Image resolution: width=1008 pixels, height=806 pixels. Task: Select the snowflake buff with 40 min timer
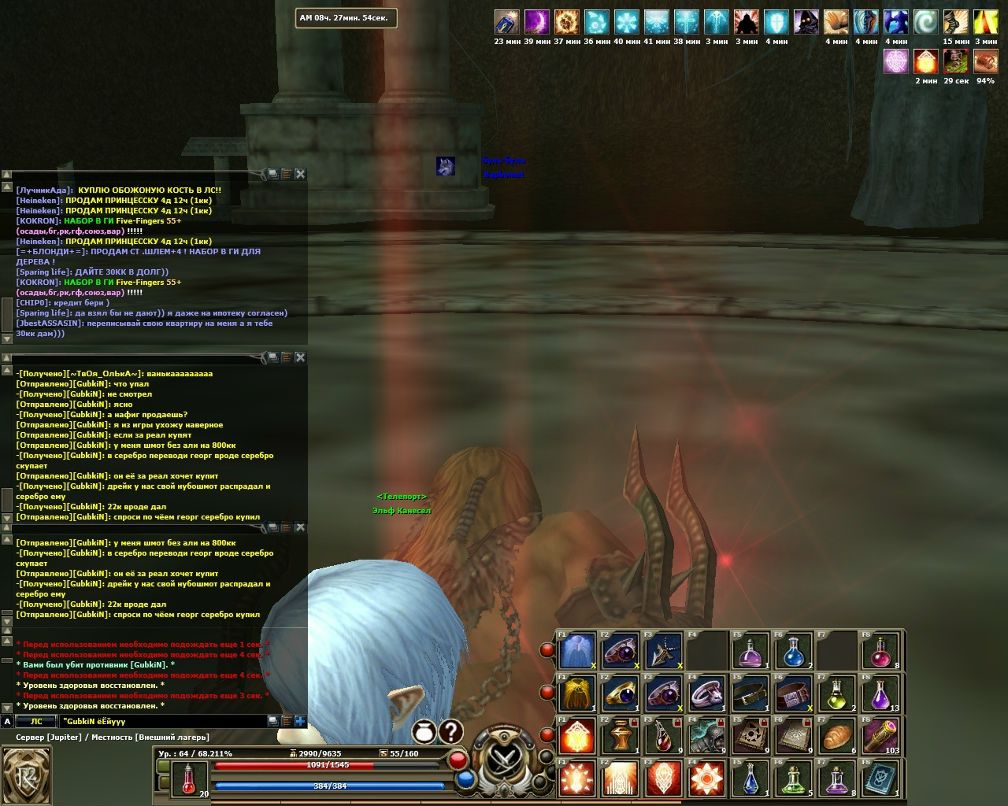coord(627,22)
